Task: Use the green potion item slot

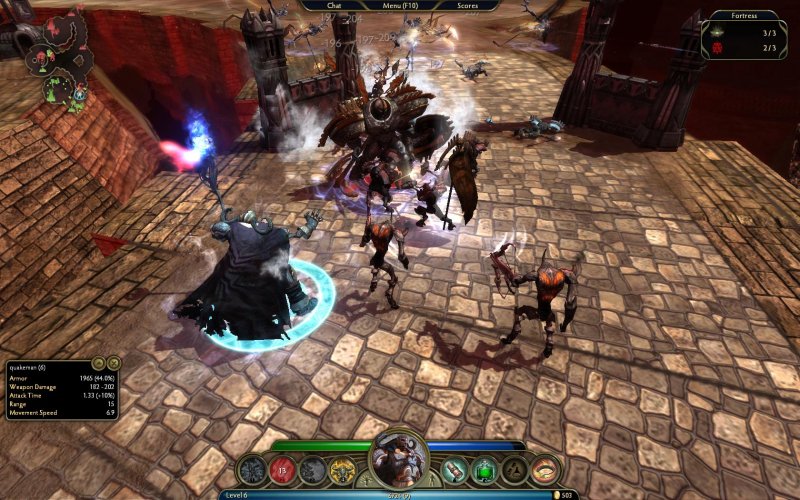Action: point(485,470)
